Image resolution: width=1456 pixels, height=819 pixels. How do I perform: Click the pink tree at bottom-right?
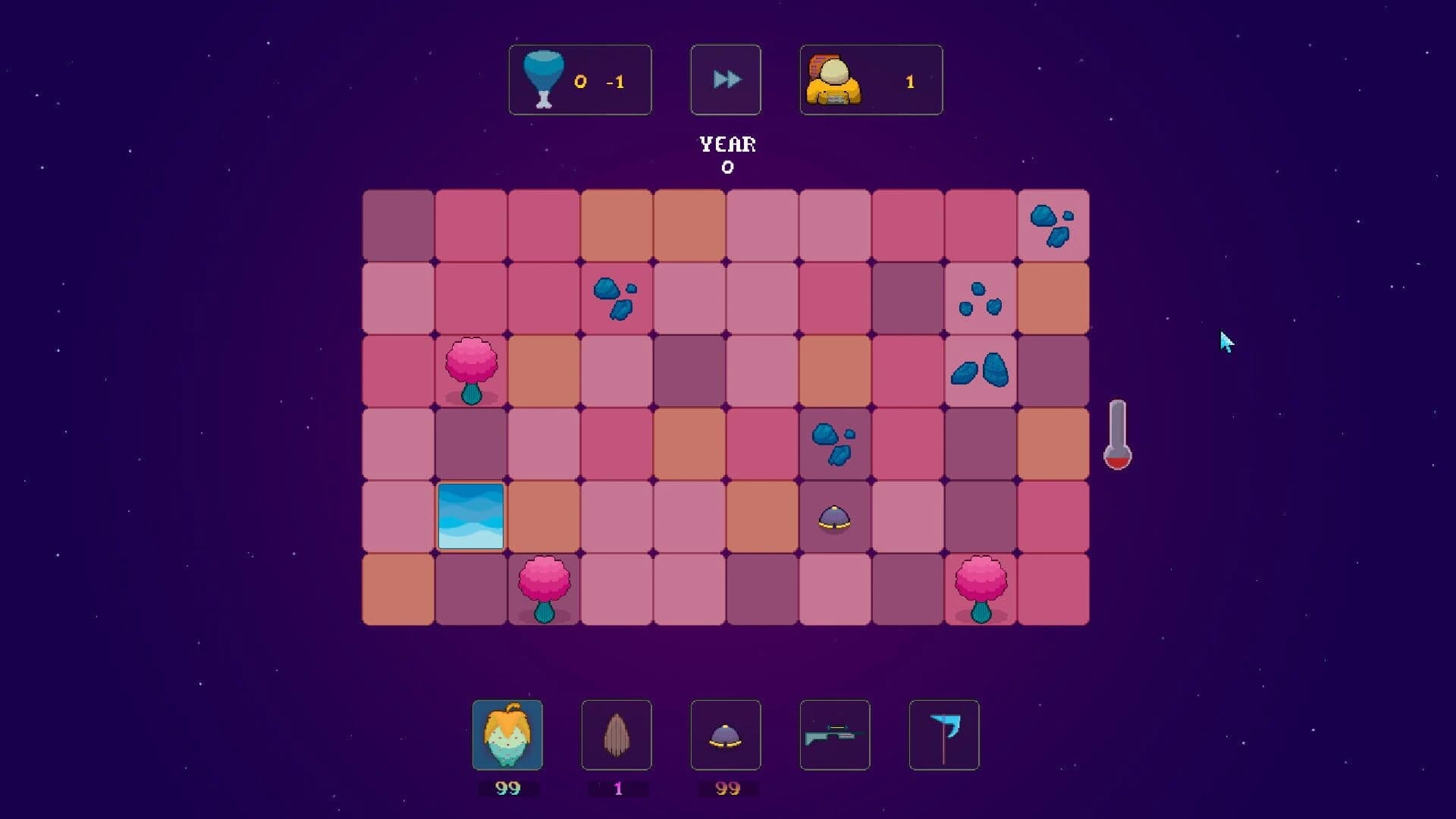click(x=980, y=588)
